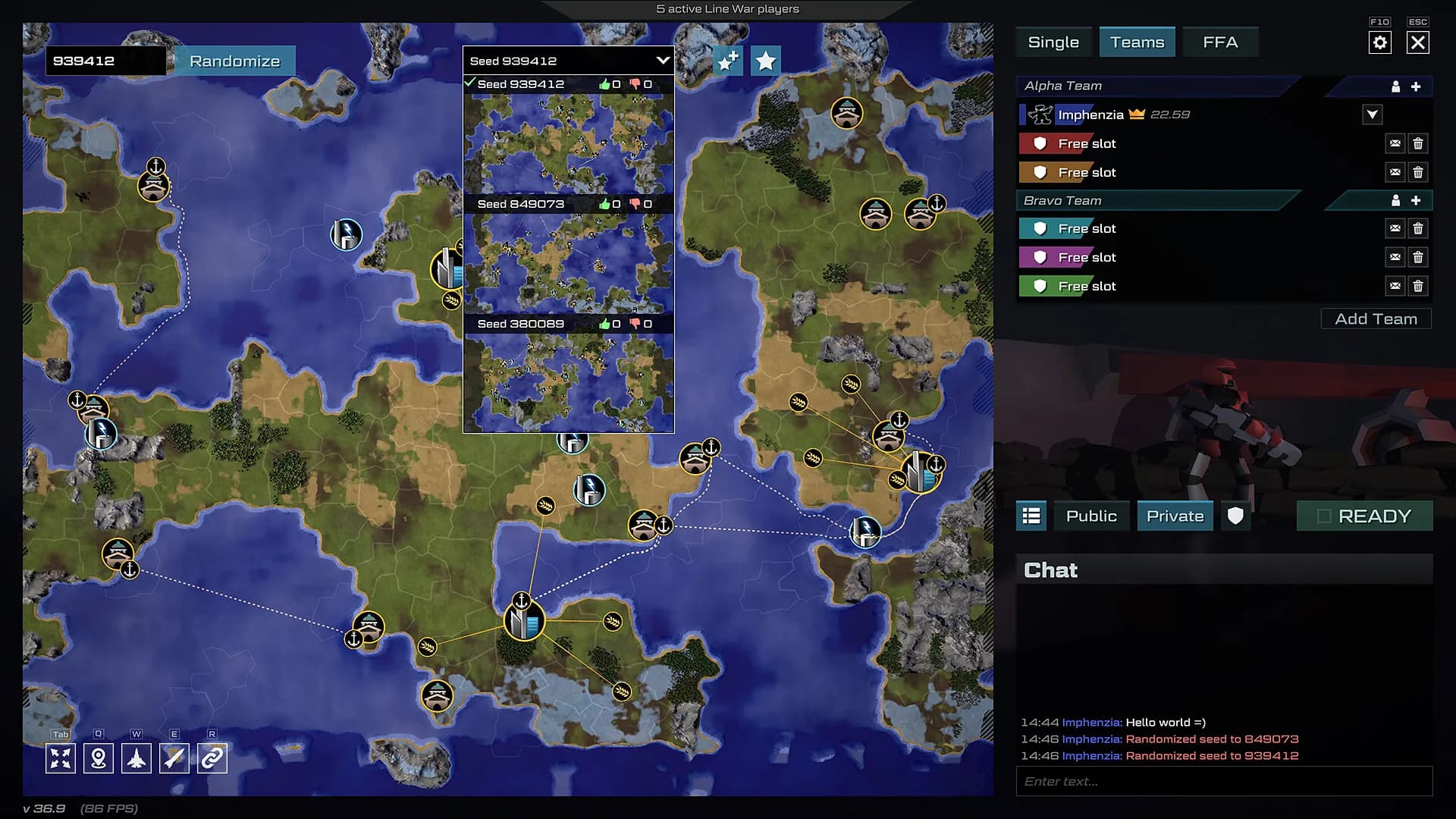Expand Alpha Team add-player plus icon

[x=1417, y=86]
